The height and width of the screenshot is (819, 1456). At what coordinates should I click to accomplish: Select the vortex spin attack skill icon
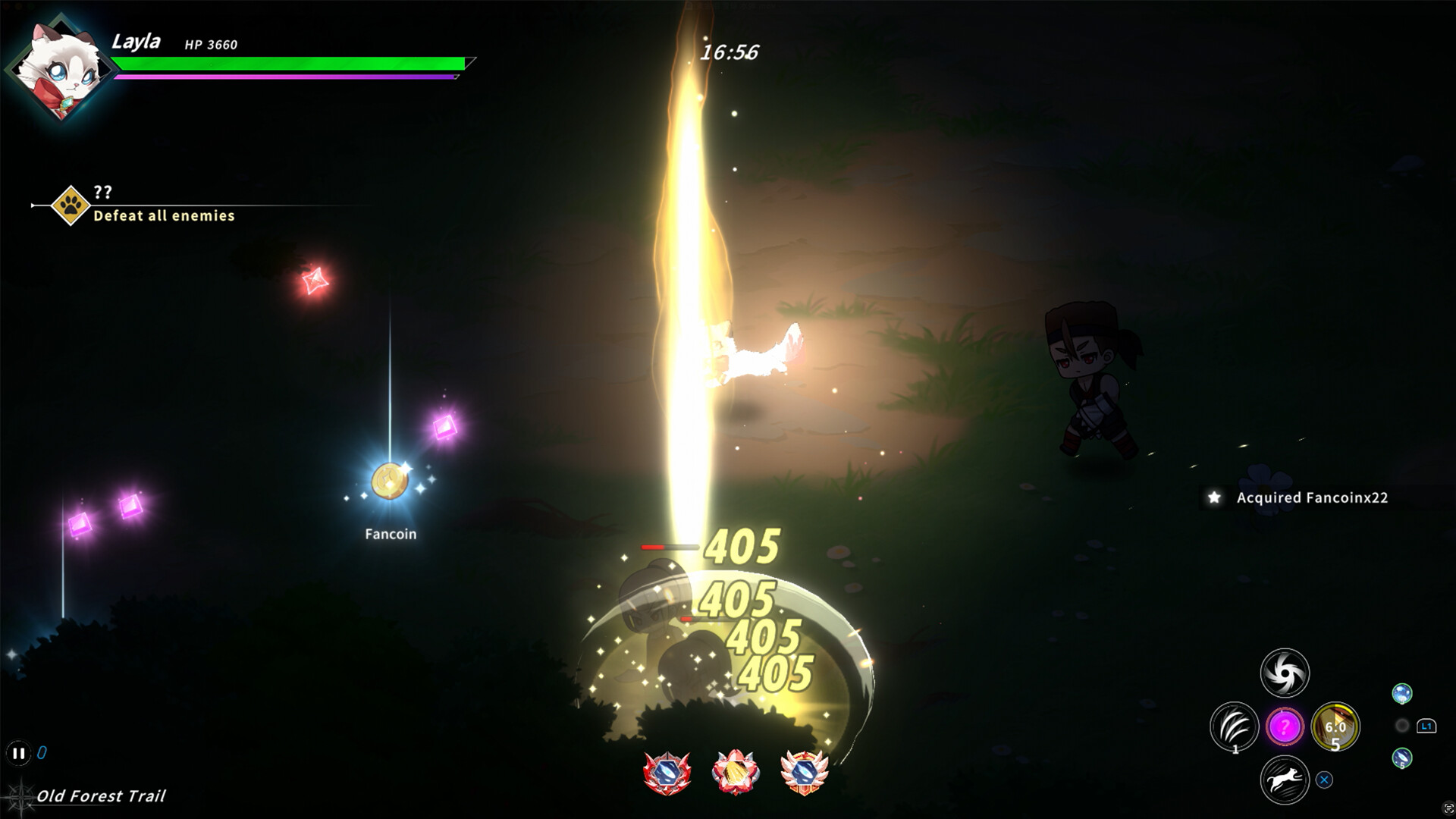tap(1286, 673)
